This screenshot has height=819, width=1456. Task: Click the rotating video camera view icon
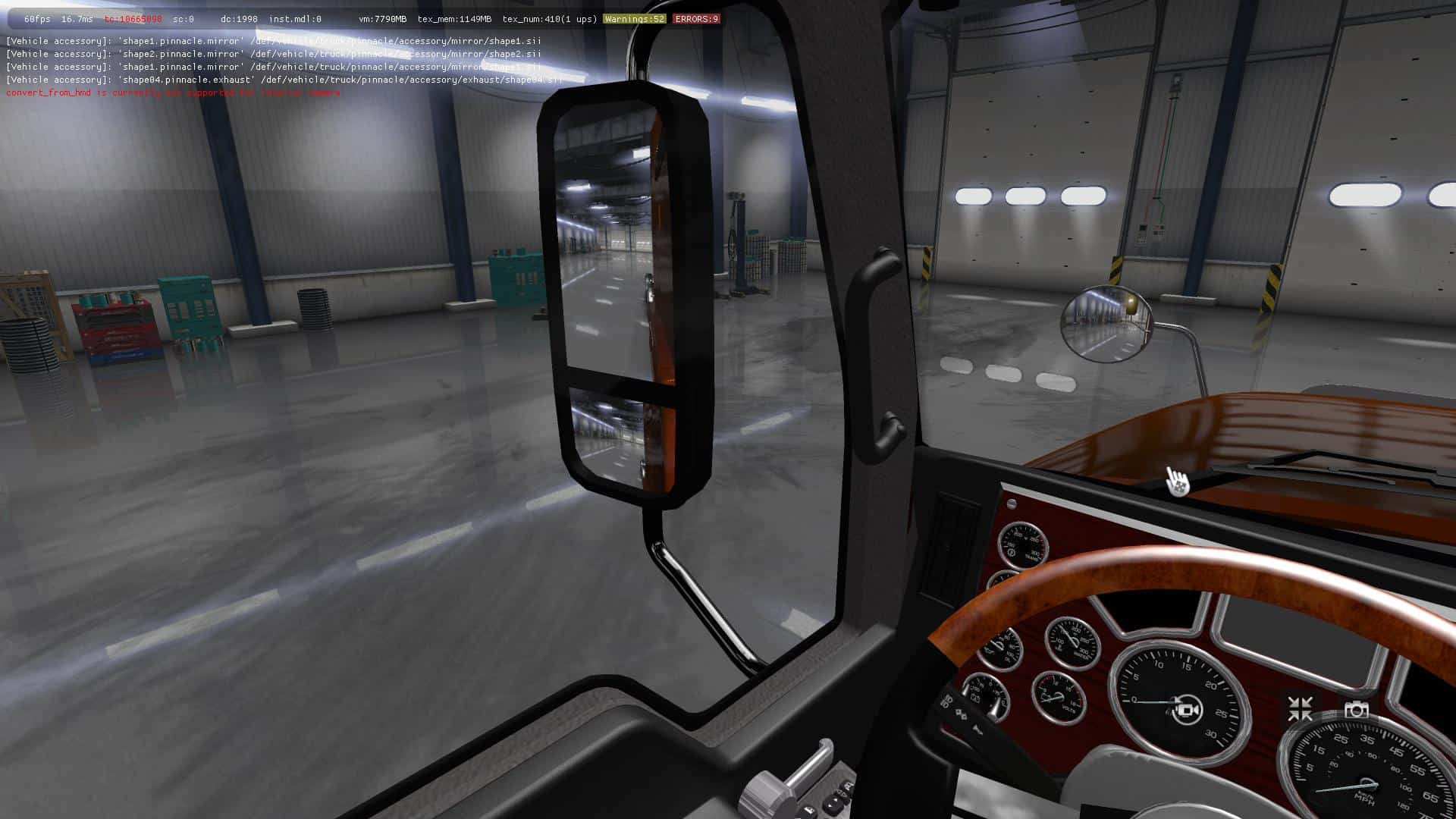coord(1186,710)
